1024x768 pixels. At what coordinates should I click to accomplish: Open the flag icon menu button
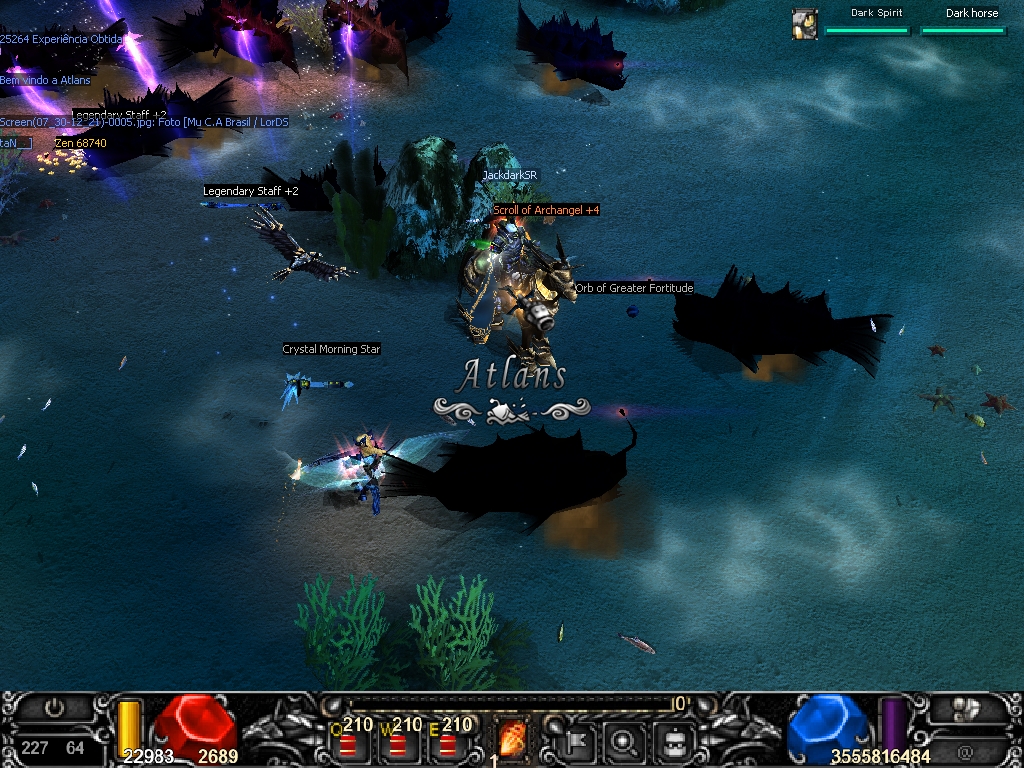(x=577, y=742)
